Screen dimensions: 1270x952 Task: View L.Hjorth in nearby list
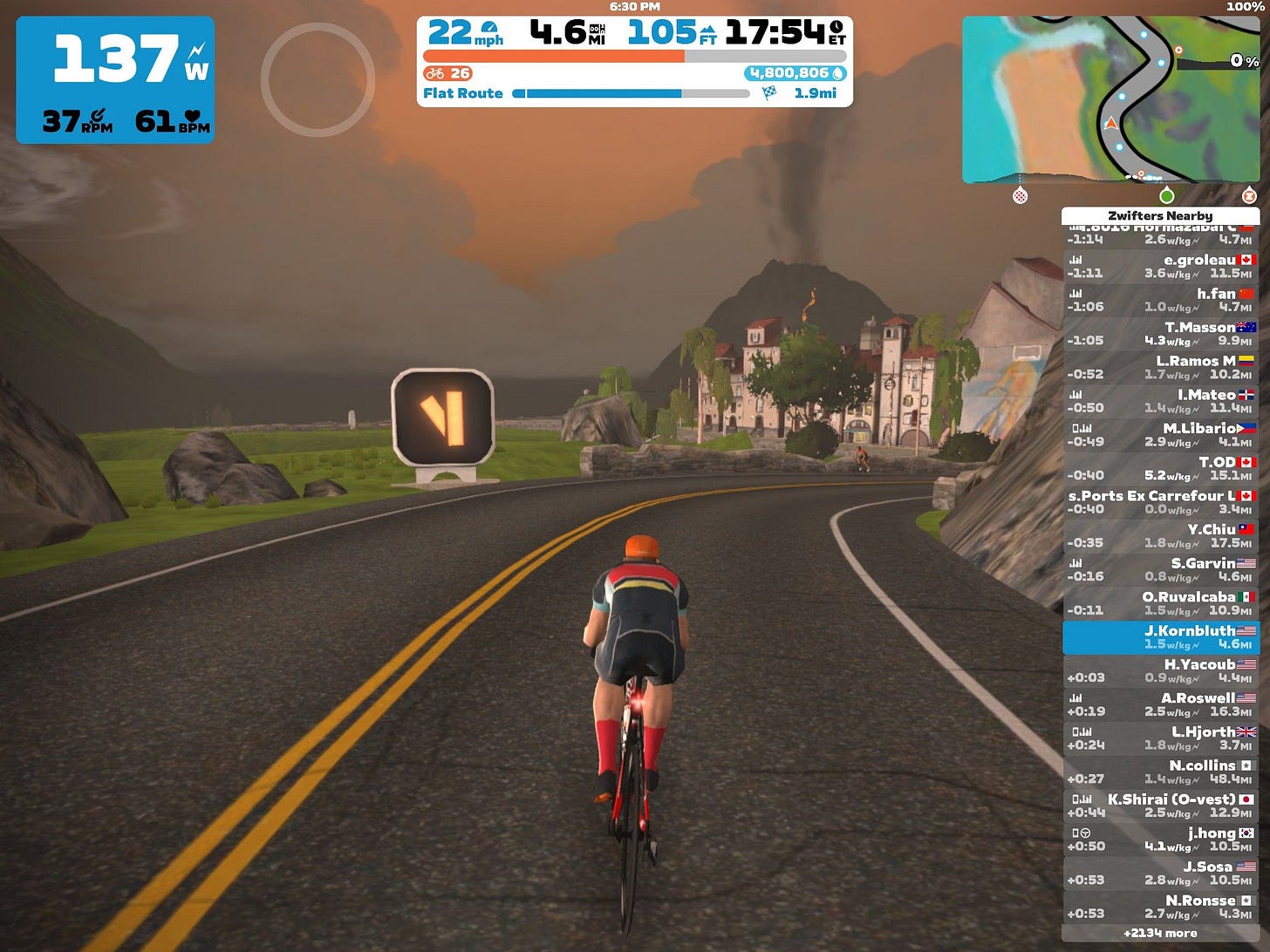1160,738
